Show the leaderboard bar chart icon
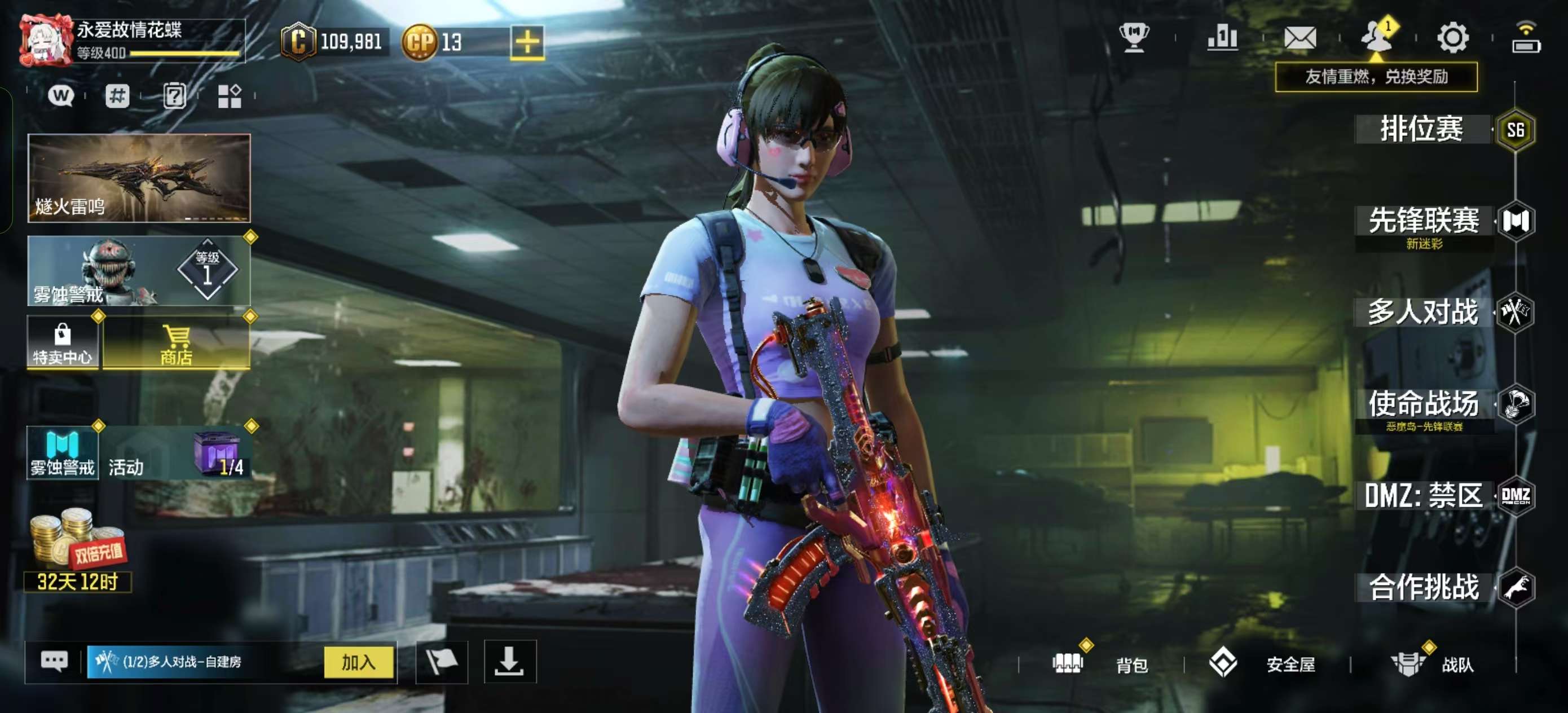 pos(1222,38)
